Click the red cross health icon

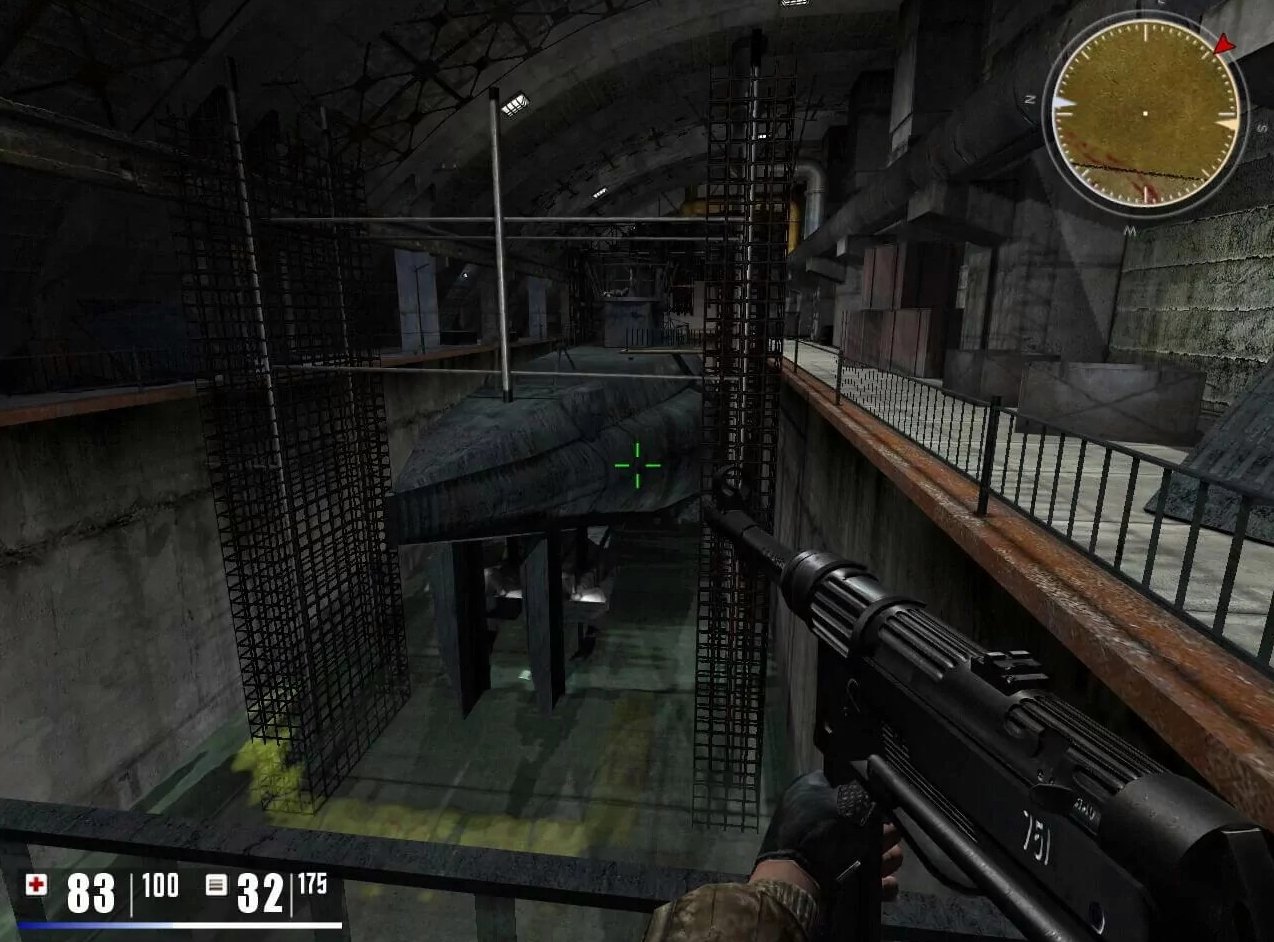pyautogui.click(x=37, y=884)
